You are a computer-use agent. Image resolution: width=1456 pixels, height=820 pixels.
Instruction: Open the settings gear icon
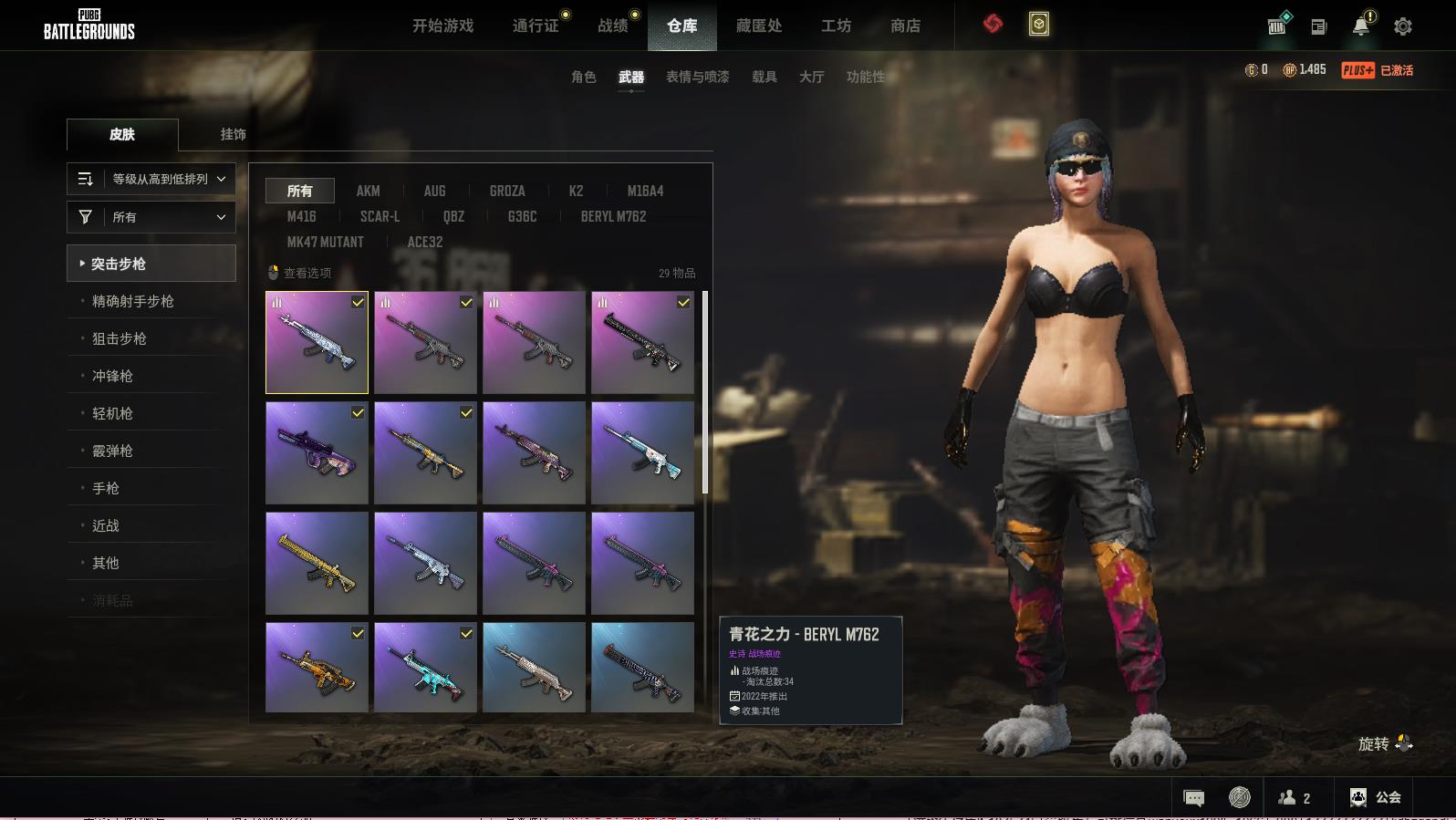click(x=1403, y=26)
